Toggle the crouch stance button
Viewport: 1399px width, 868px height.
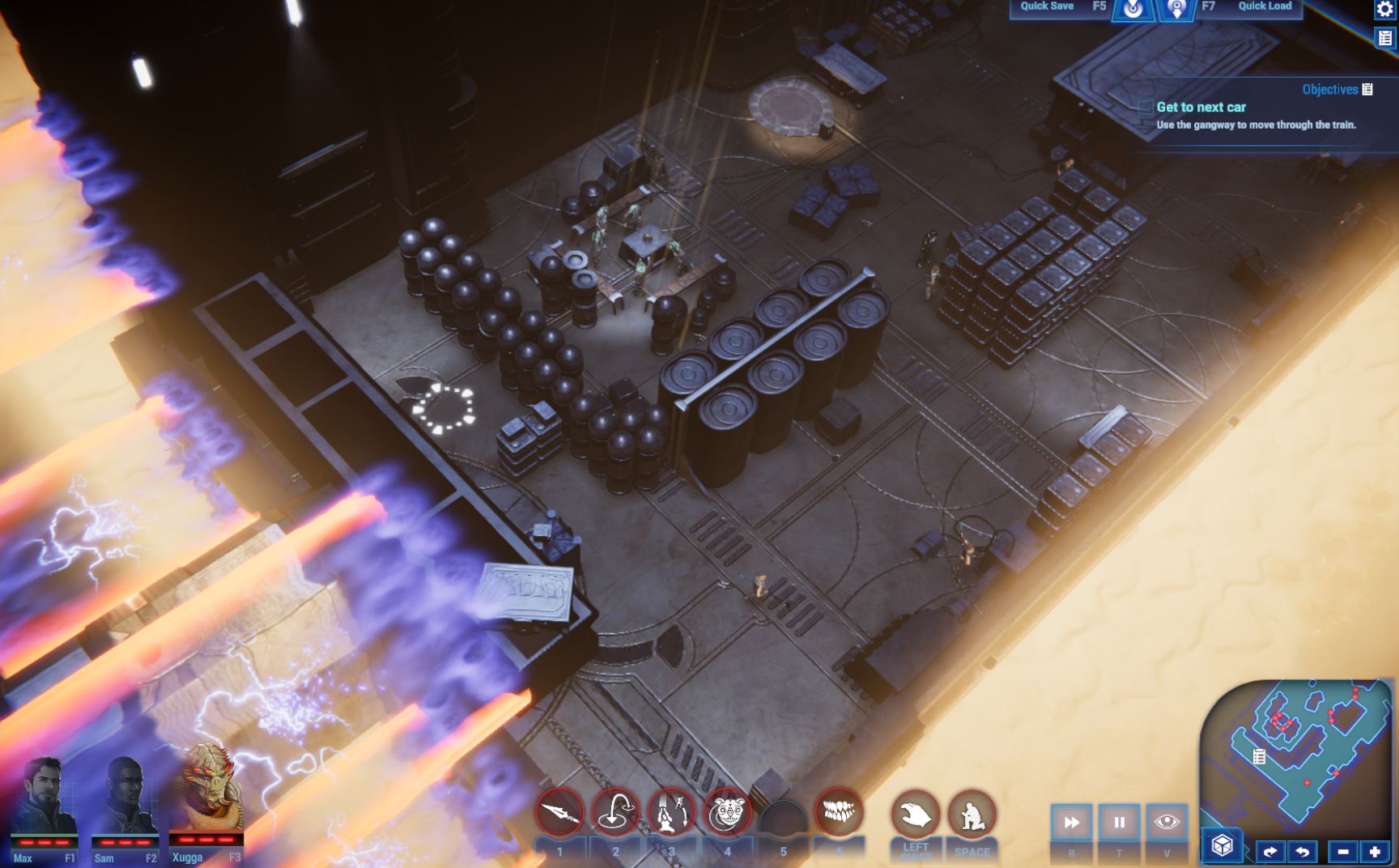(x=972, y=815)
